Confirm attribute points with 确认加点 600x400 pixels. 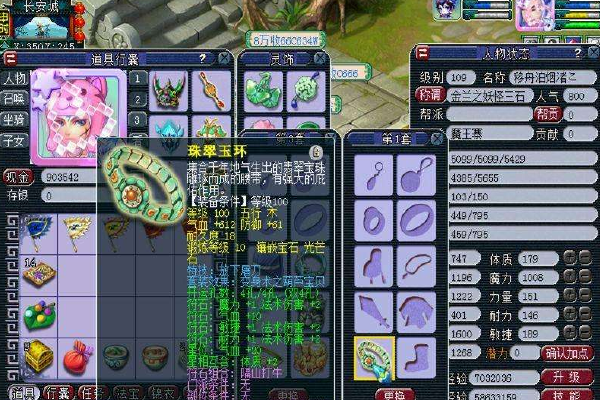pos(568,352)
